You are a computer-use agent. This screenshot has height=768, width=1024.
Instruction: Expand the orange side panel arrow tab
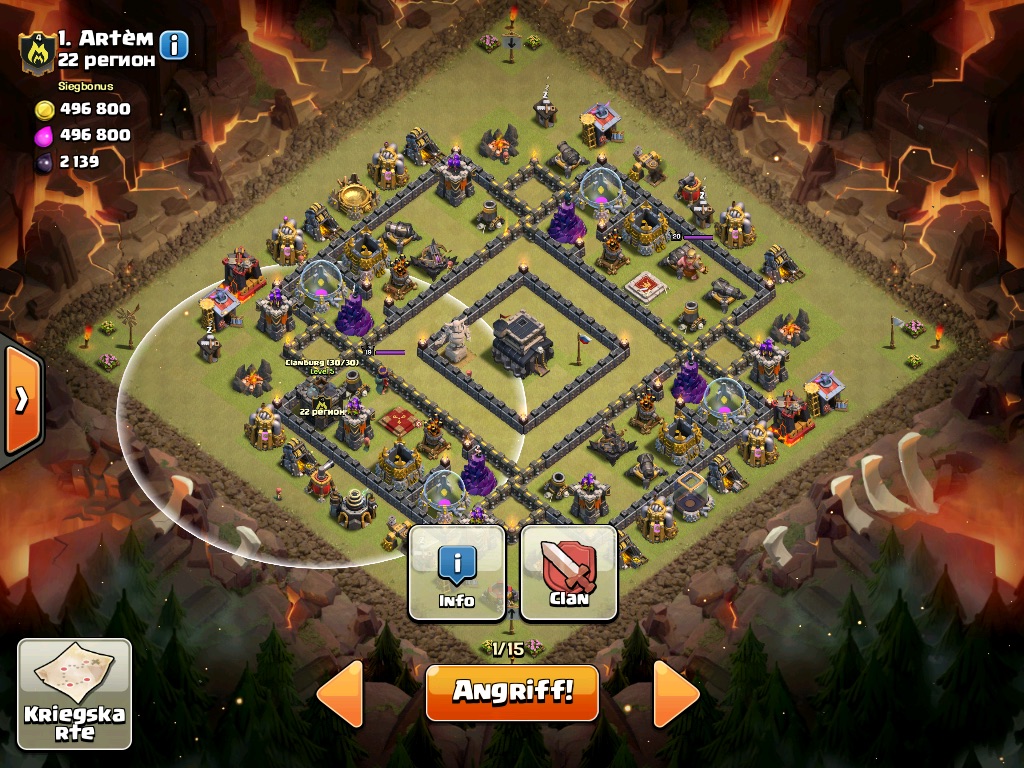(20, 400)
